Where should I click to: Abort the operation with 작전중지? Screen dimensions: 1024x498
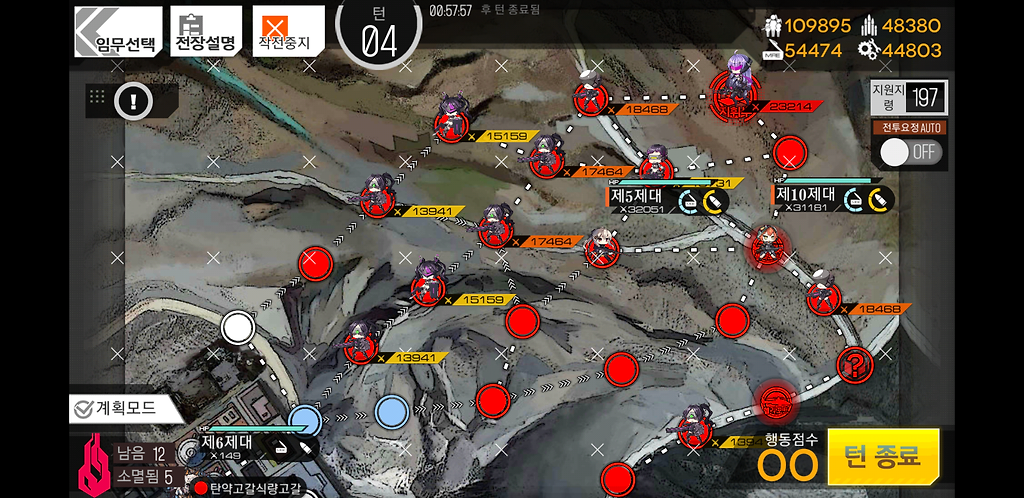[288, 32]
